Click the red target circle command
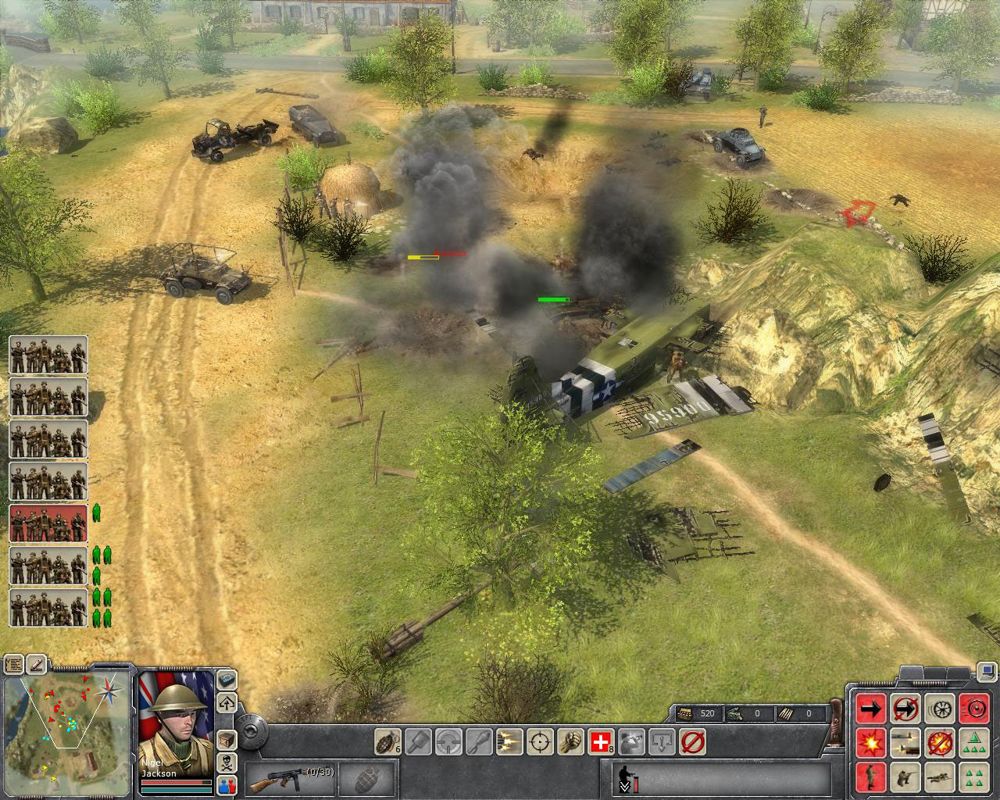The width and height of the screenshot is (1000, 800). pyautogui.click(x=973, y=708)
